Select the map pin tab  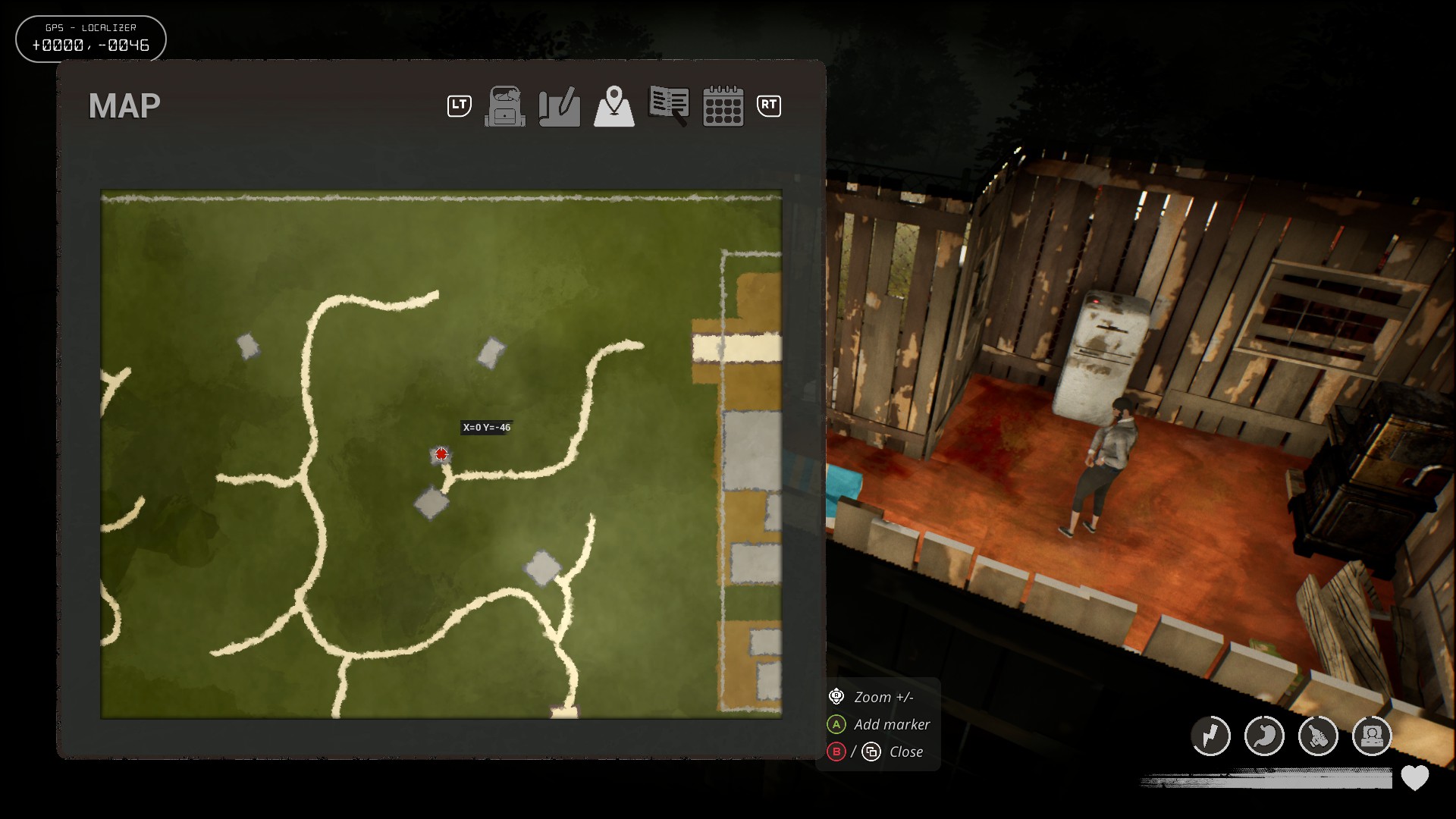(x=614, y=106)
